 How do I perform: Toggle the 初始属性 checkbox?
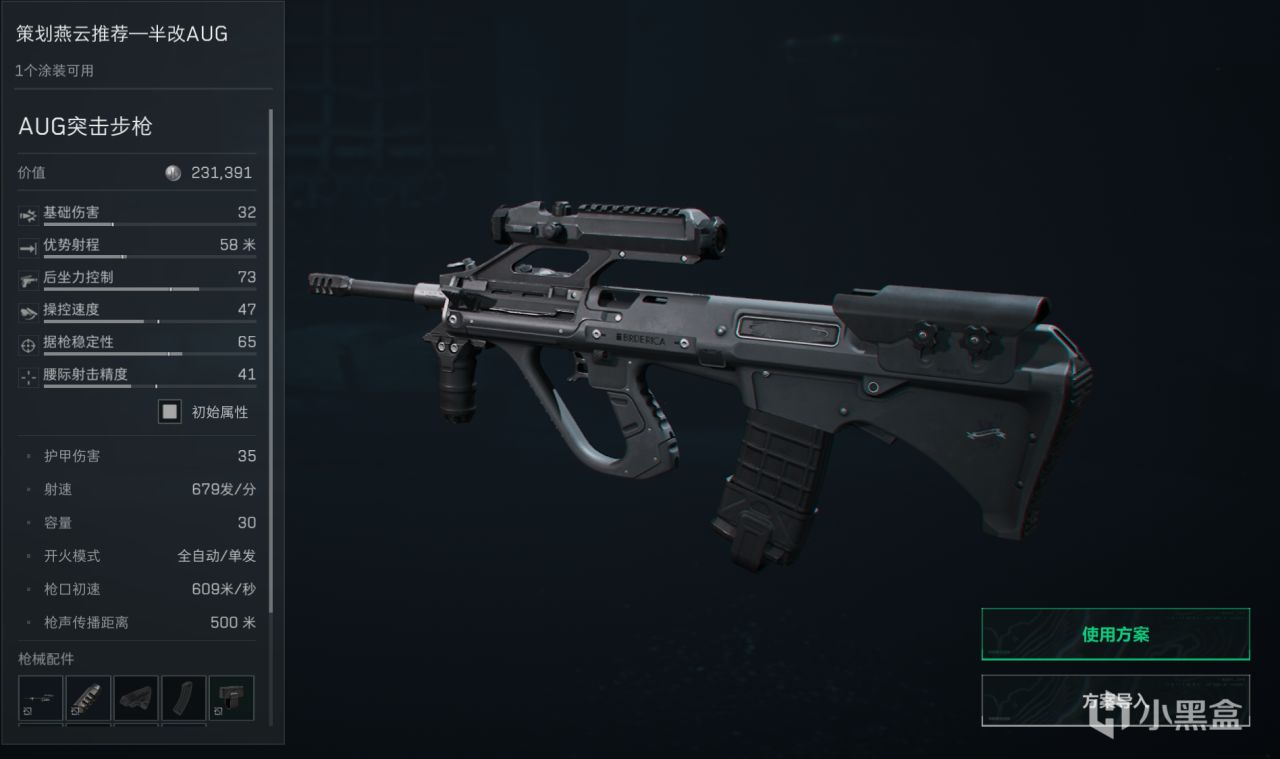point(170,411)
